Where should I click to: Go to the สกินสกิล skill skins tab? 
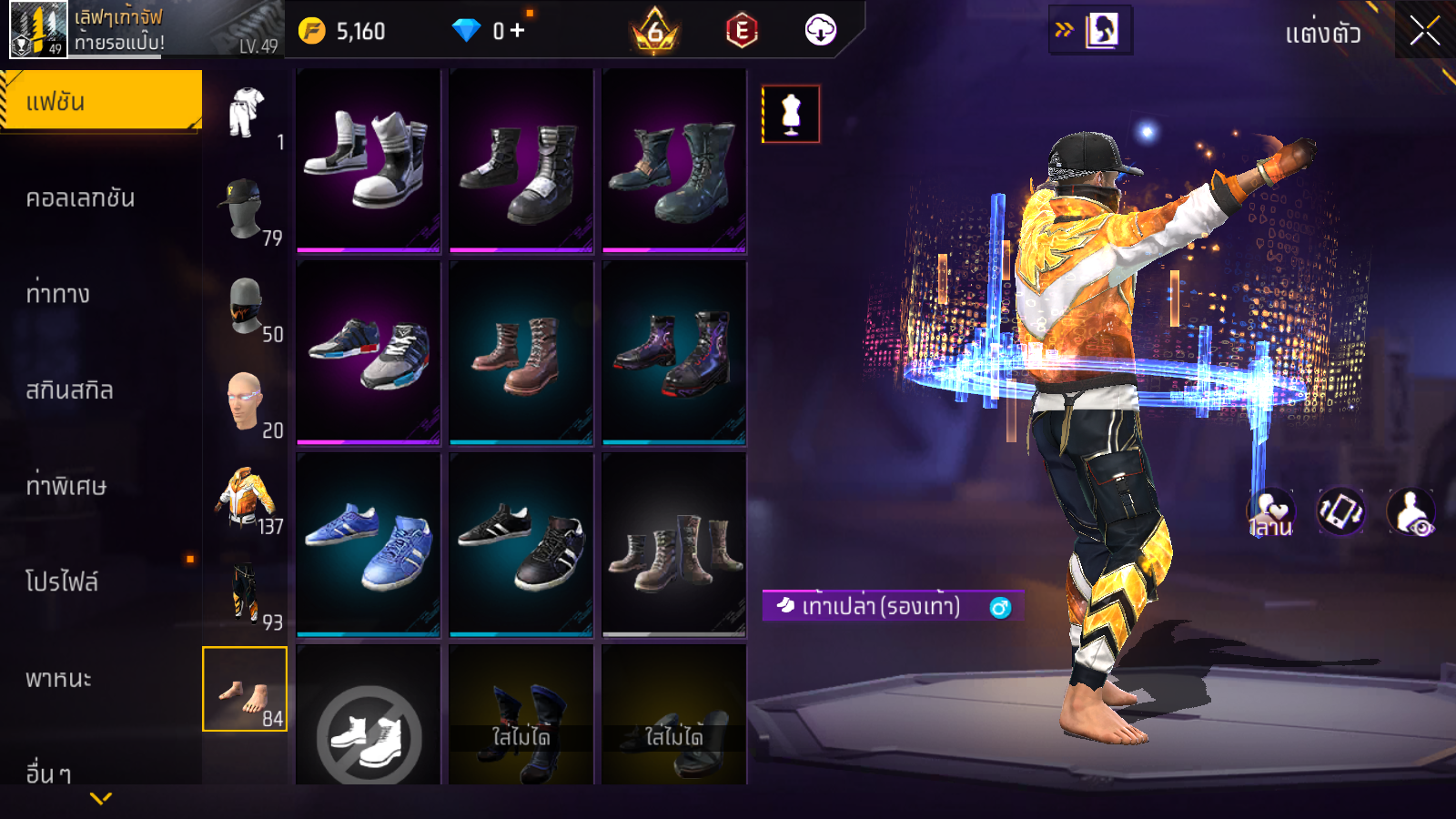(70, 390)
